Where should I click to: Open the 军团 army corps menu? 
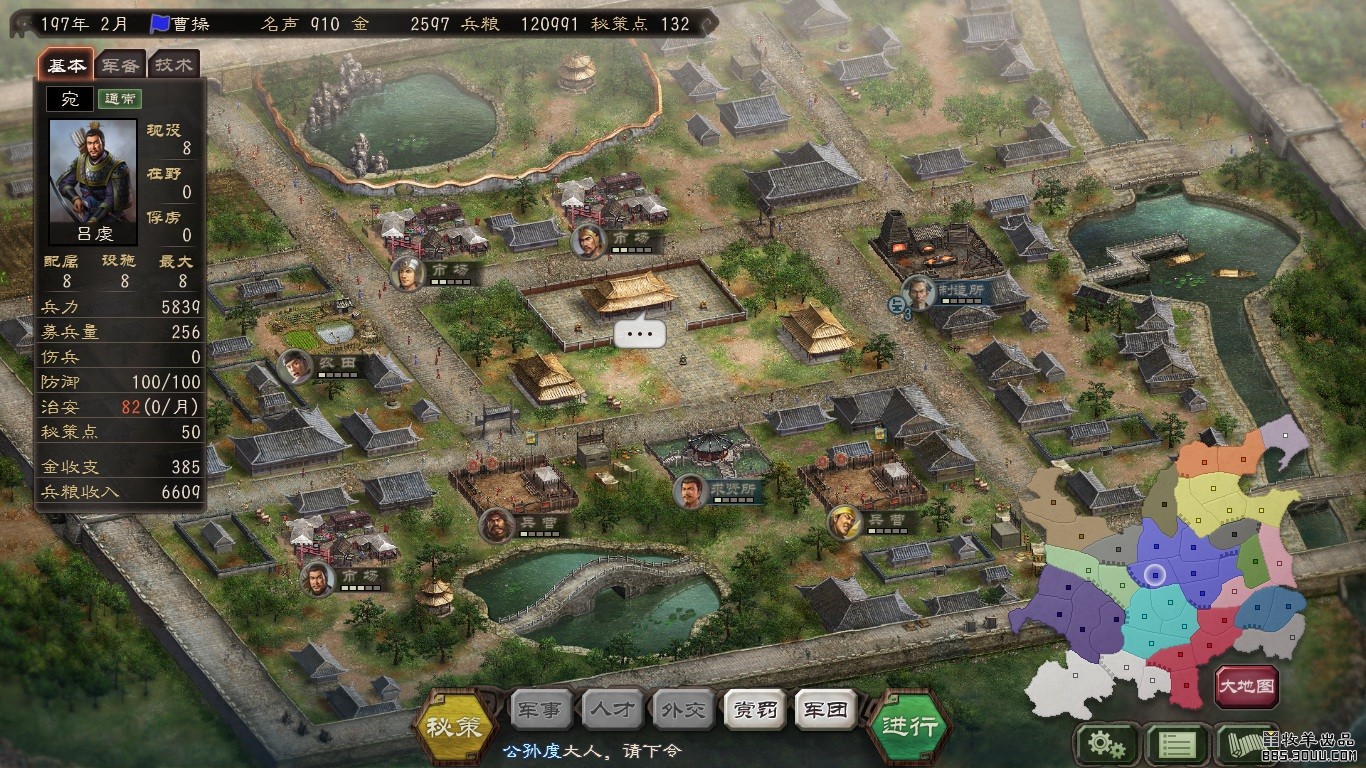[x=826, y=710]
